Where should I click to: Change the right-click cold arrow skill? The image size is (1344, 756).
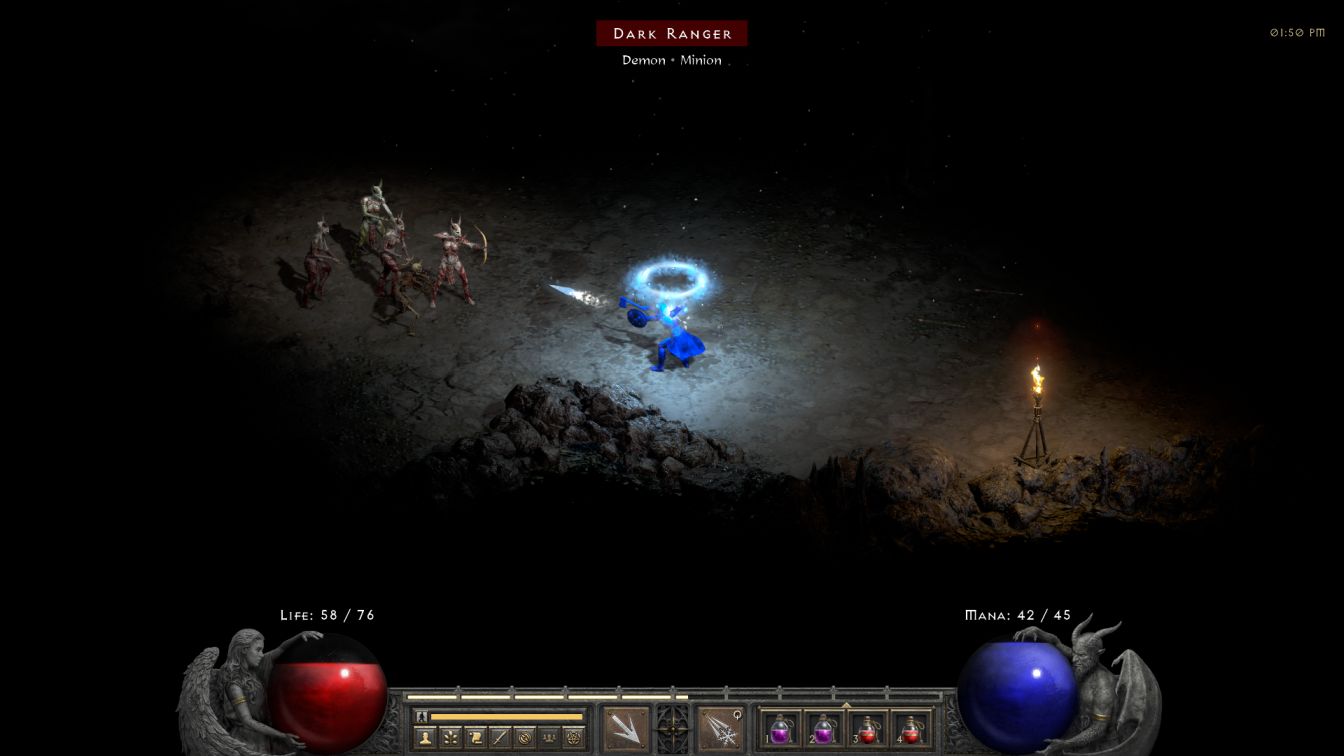point(719,728)
